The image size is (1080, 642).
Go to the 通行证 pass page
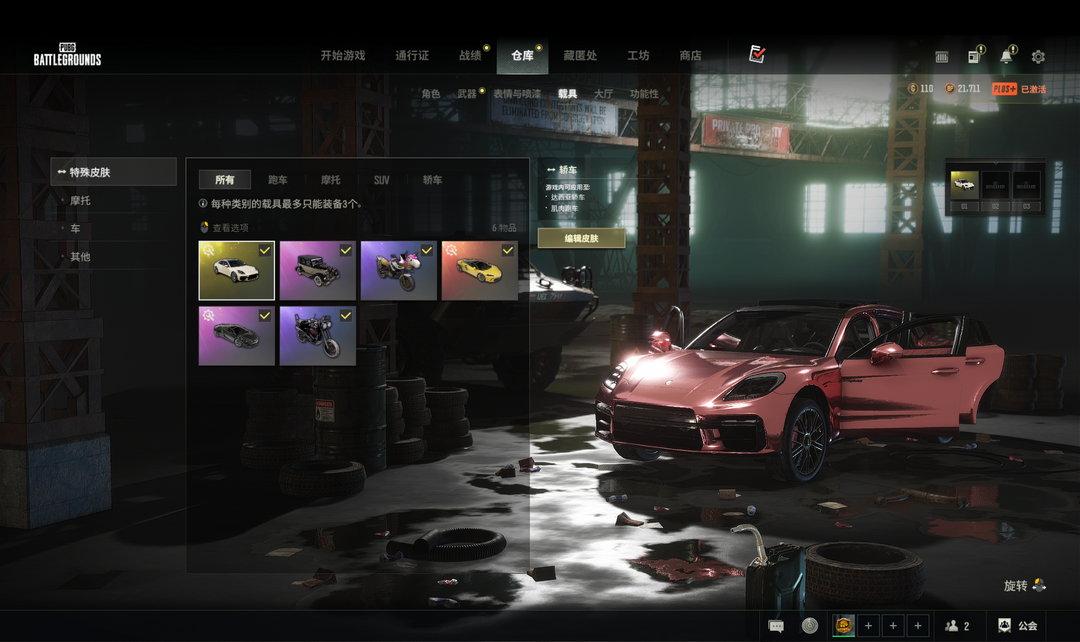412,56
